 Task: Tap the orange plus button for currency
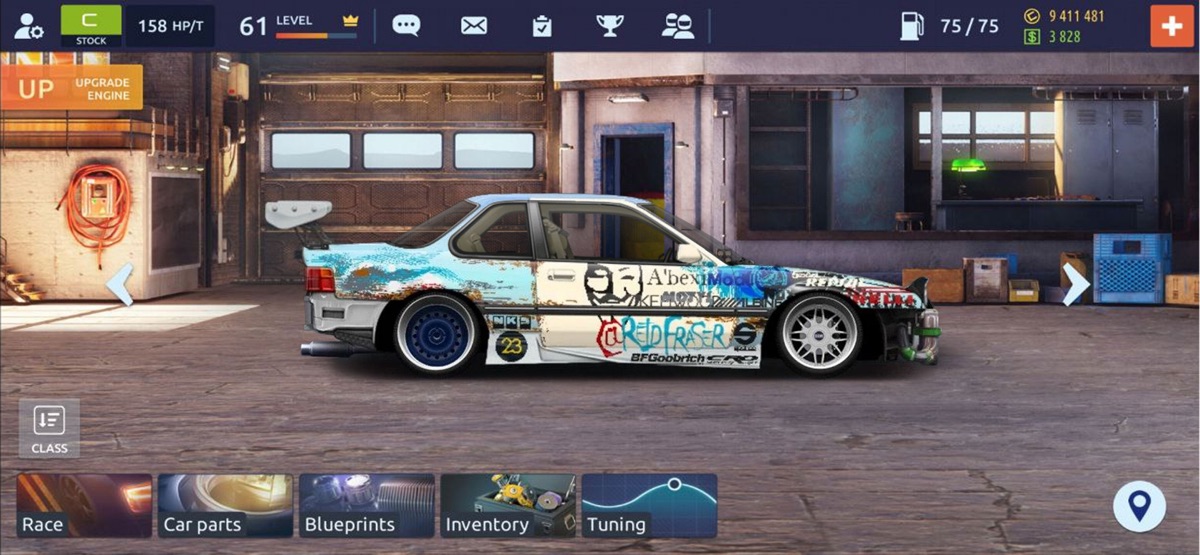(1171, 26)
